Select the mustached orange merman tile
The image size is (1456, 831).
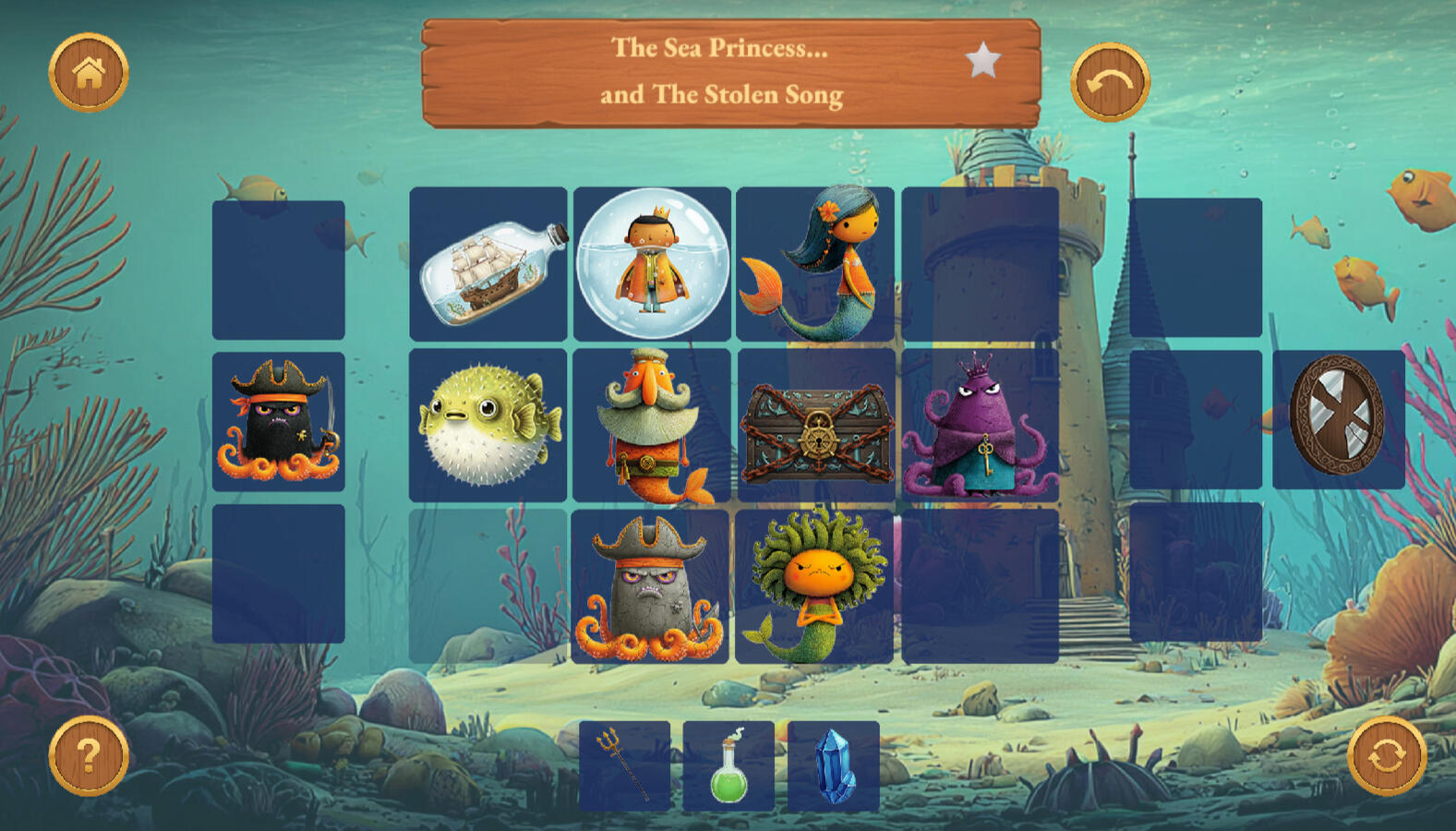(652, 425)
